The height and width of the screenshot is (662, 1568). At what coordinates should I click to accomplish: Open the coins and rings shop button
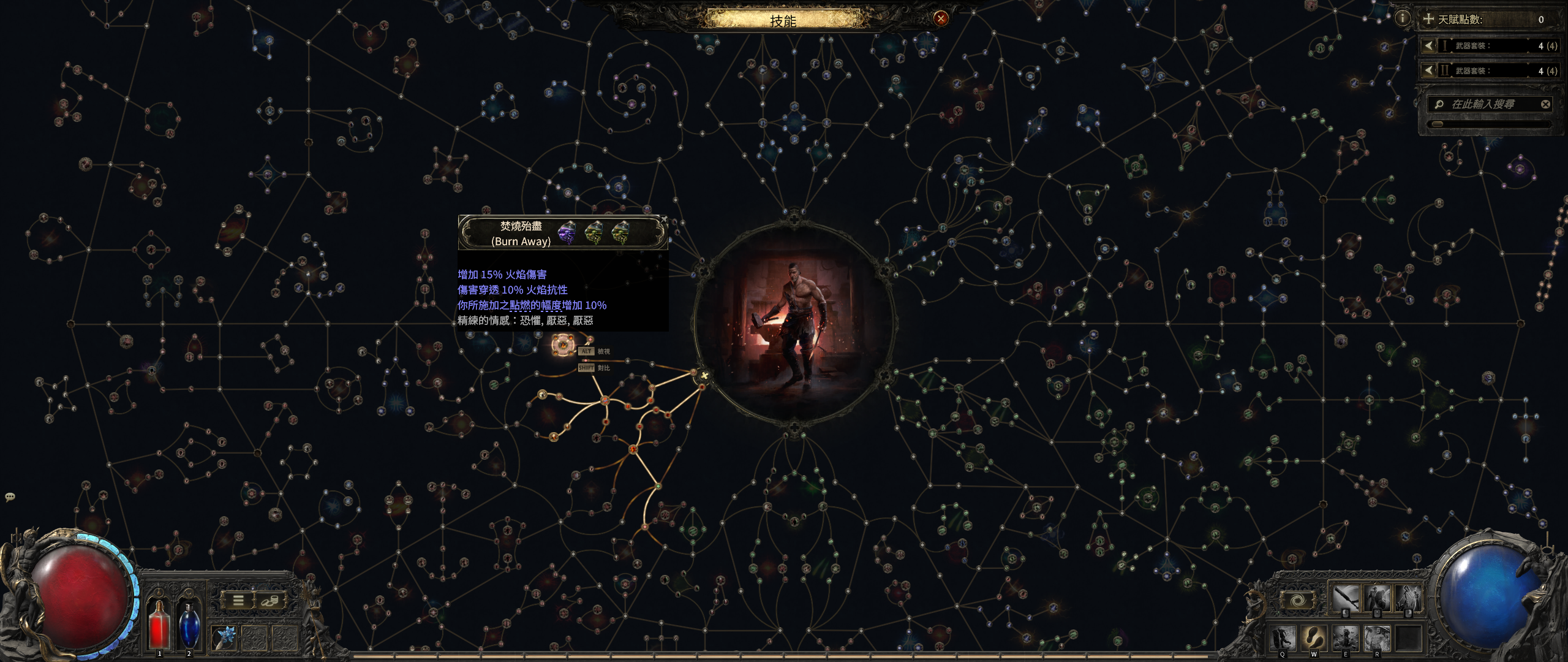point(269,601)
